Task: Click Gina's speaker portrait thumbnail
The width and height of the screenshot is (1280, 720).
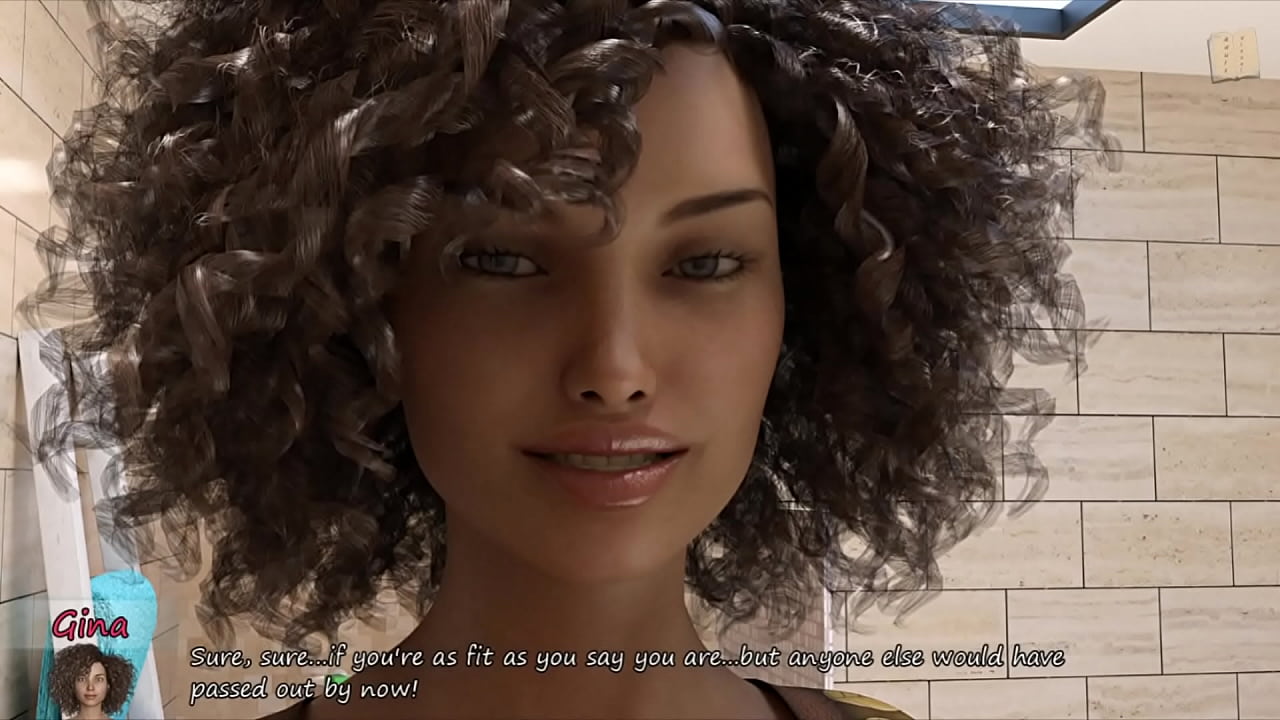Action: 91,680
